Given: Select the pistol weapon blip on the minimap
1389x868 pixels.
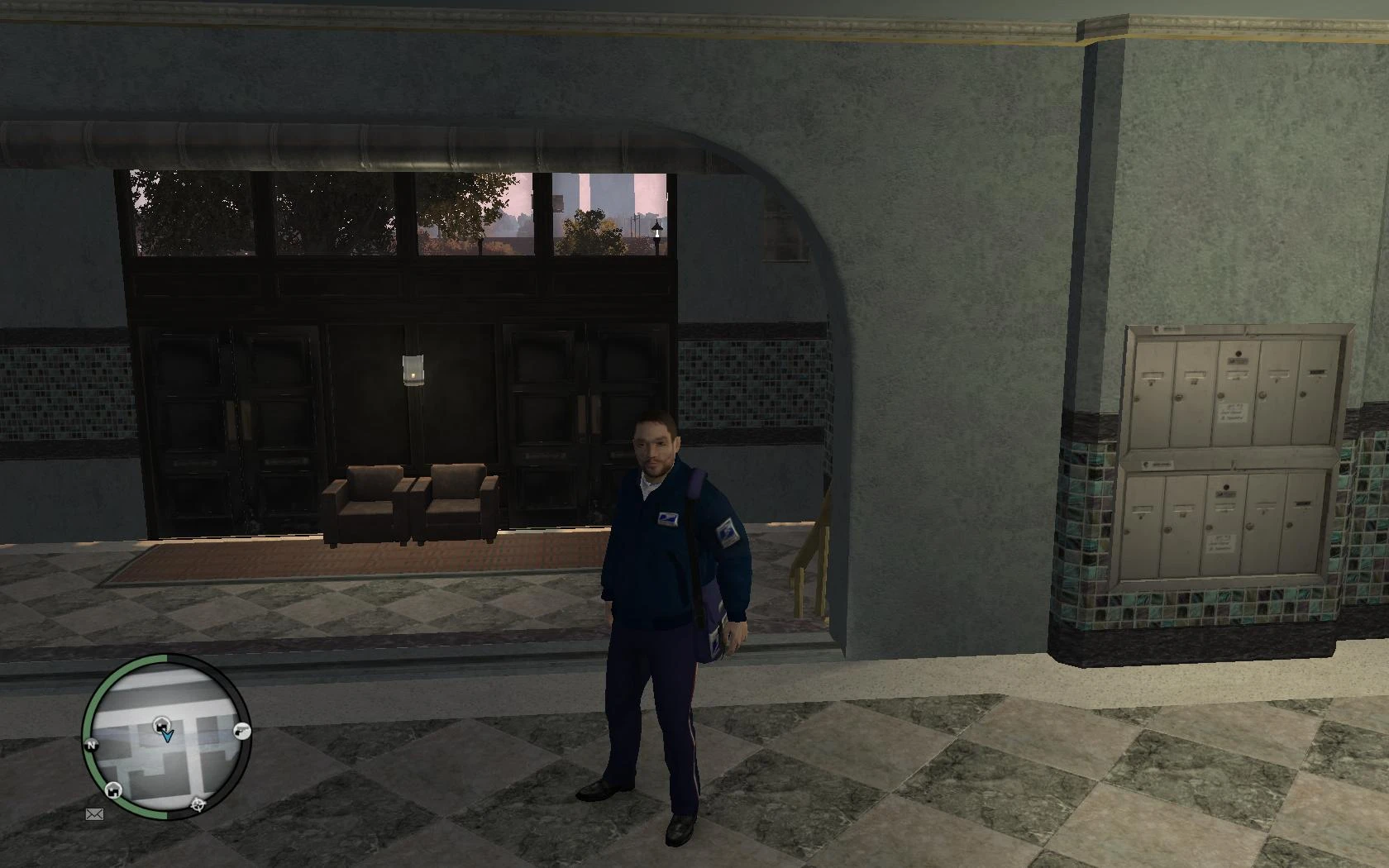Looking at the screenshot, I should [241, 732].
